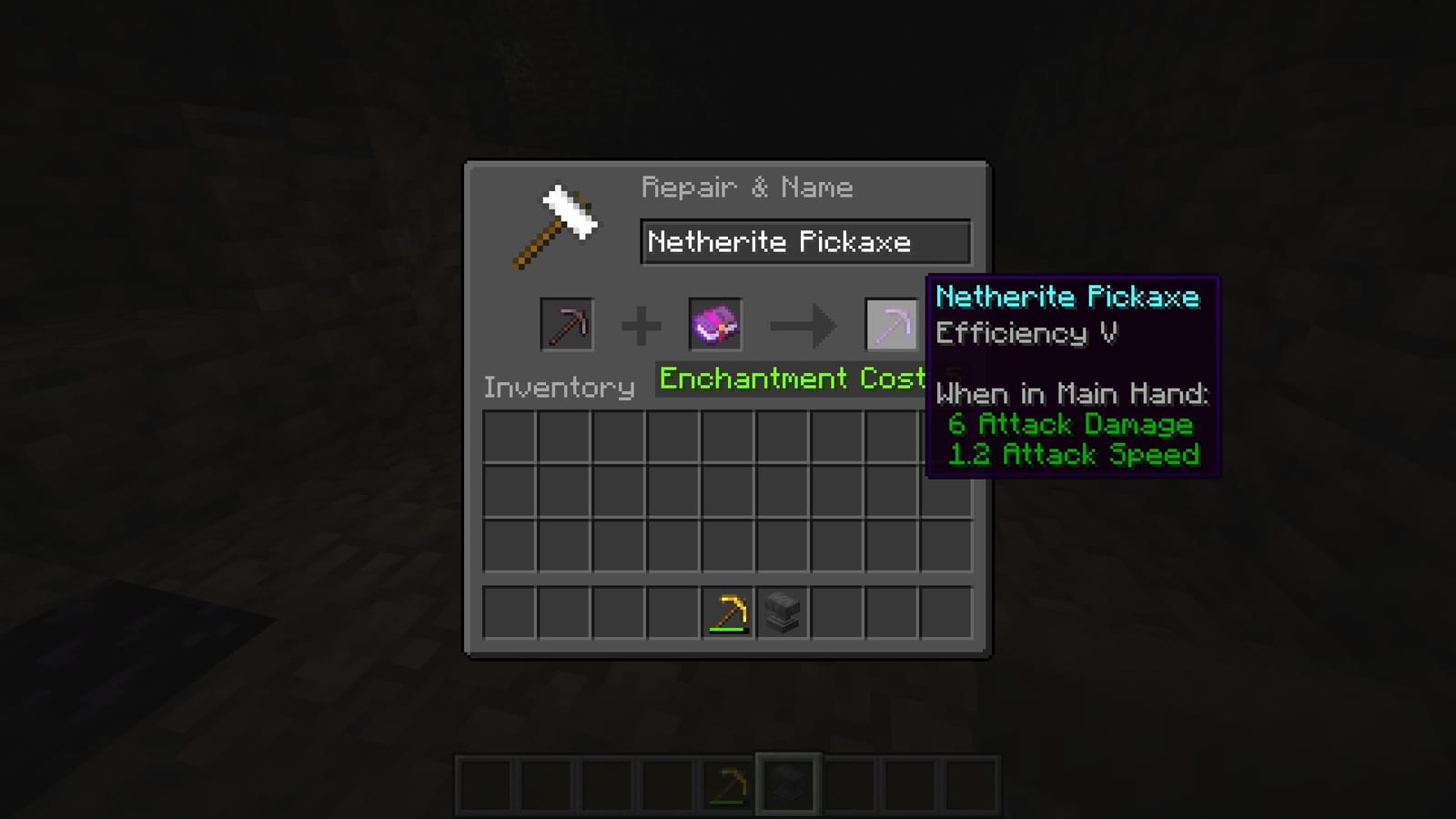Click the Repair & Name title text

747,187
